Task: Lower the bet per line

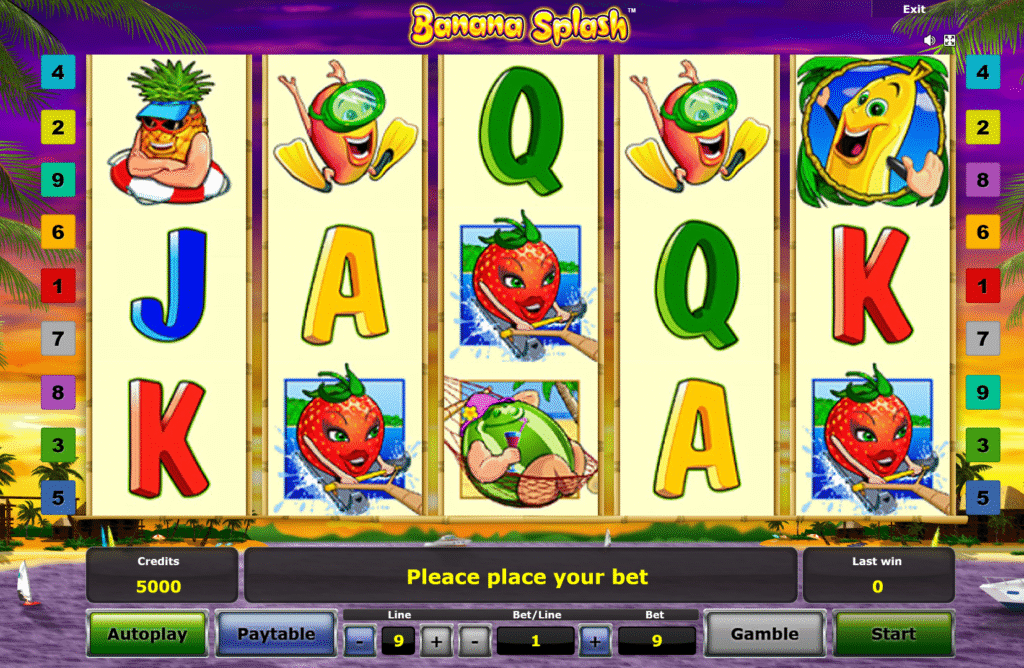Action: click(475, 640)
